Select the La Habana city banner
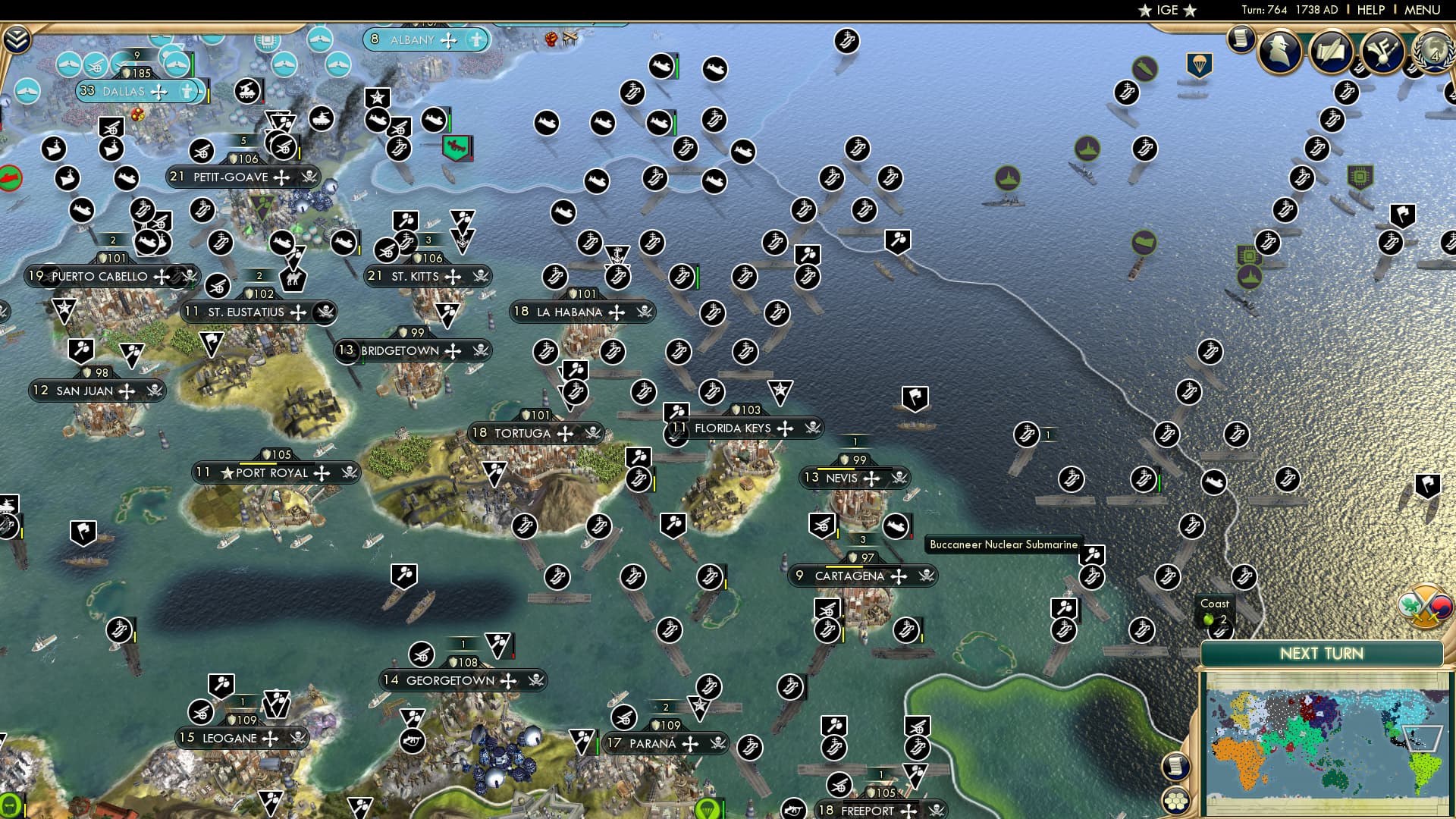The image size is (1456, 819). [582, 312]
